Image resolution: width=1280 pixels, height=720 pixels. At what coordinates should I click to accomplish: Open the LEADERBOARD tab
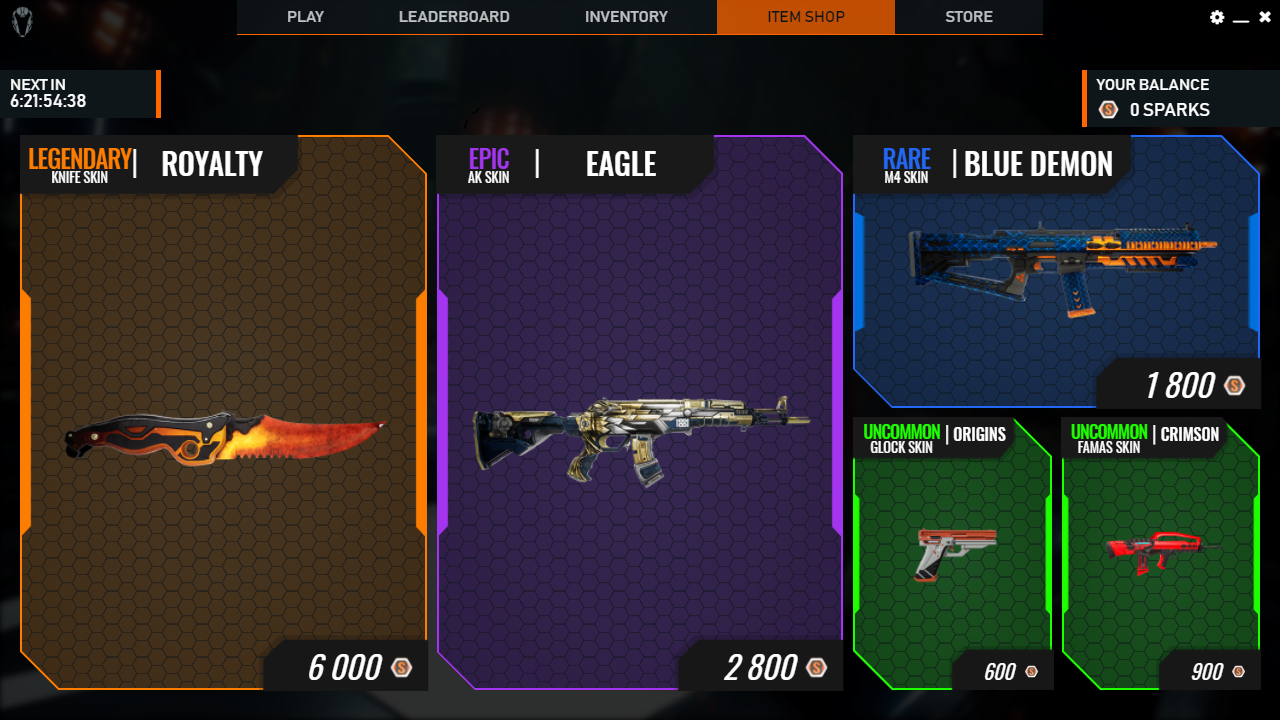coord(454,17)
